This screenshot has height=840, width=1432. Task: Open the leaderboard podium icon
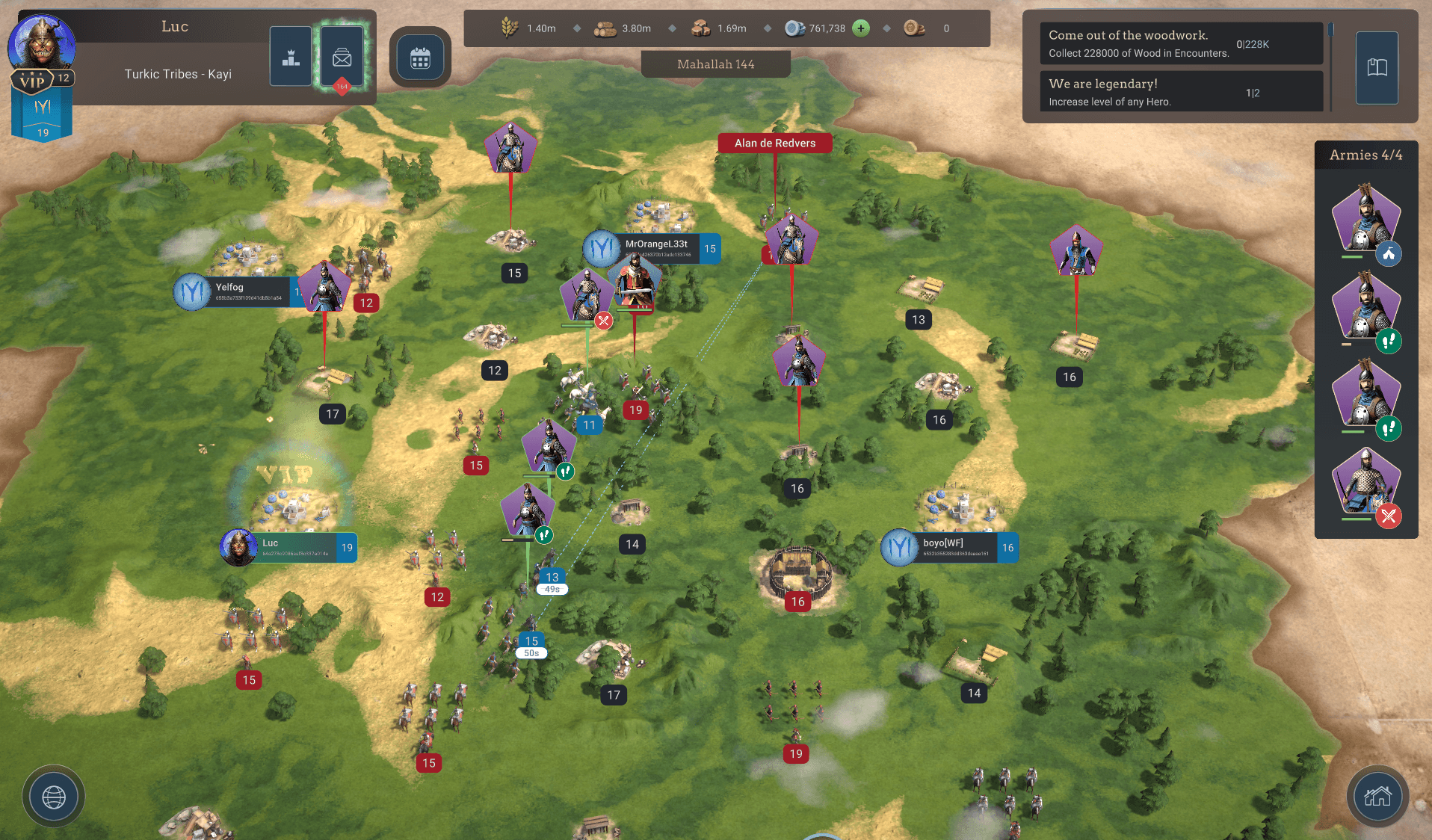[290, 55]
